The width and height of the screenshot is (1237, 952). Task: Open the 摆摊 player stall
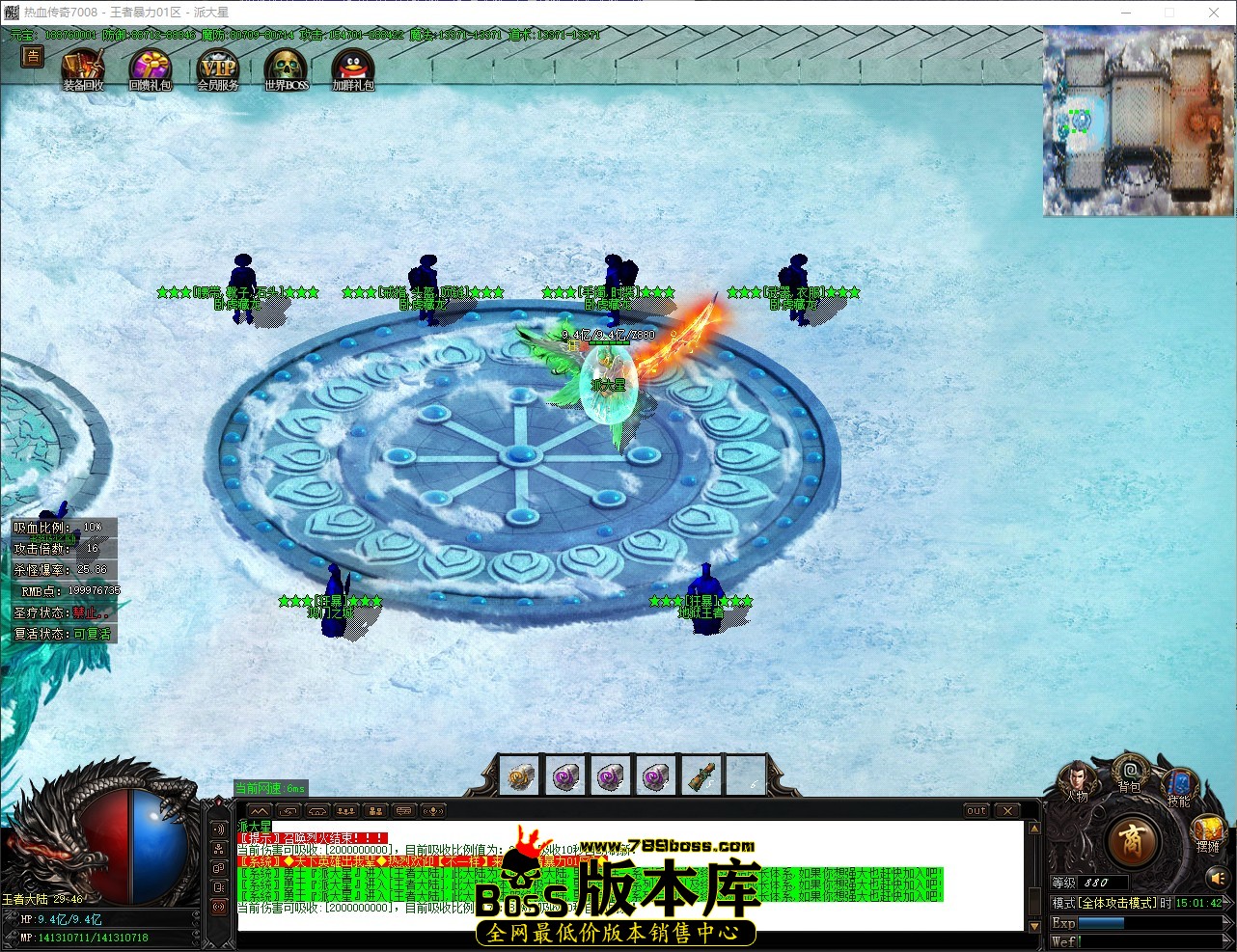click(x=1208, y=831)
